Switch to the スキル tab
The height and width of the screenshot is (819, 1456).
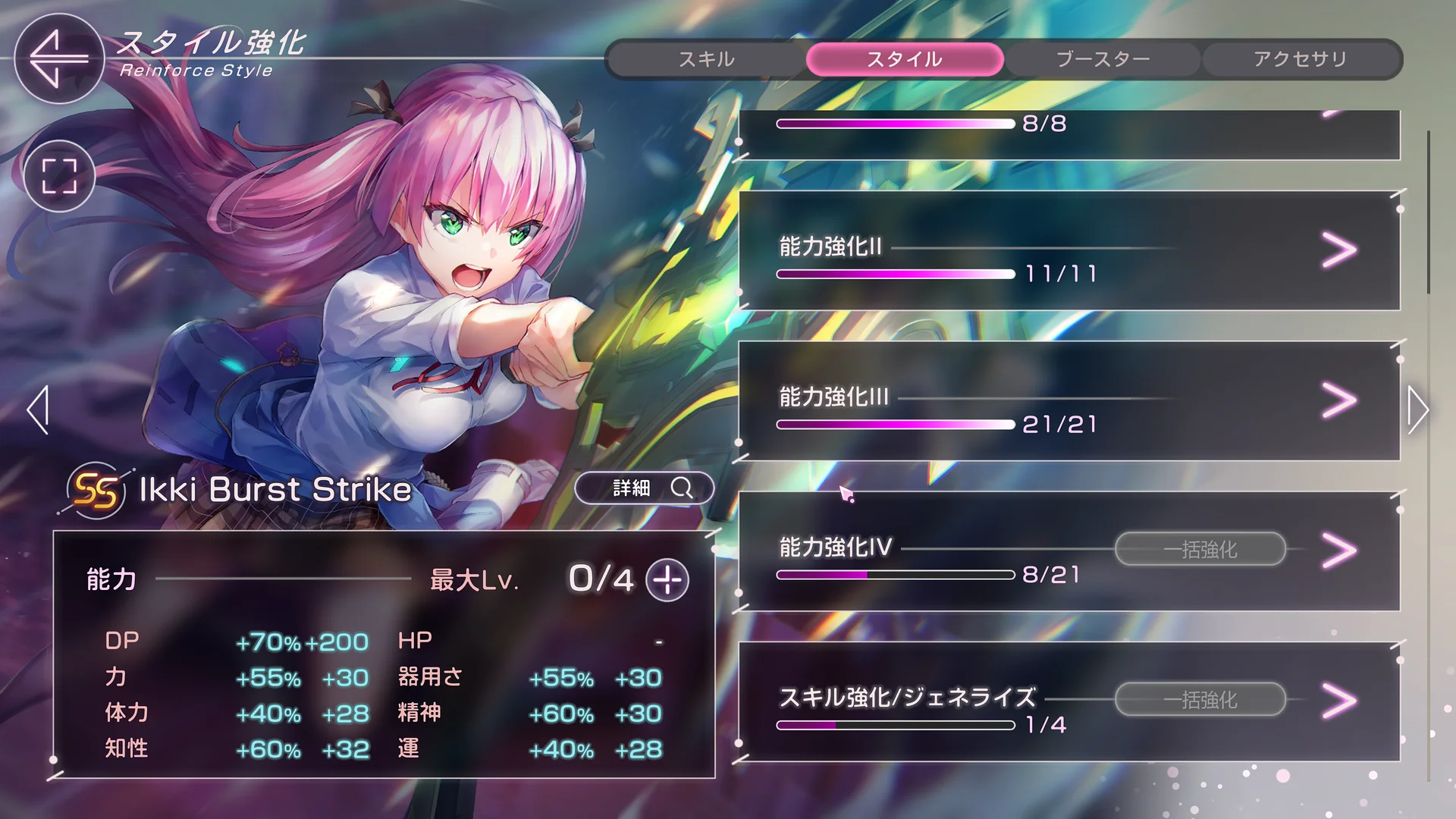[x=707, y=59]
